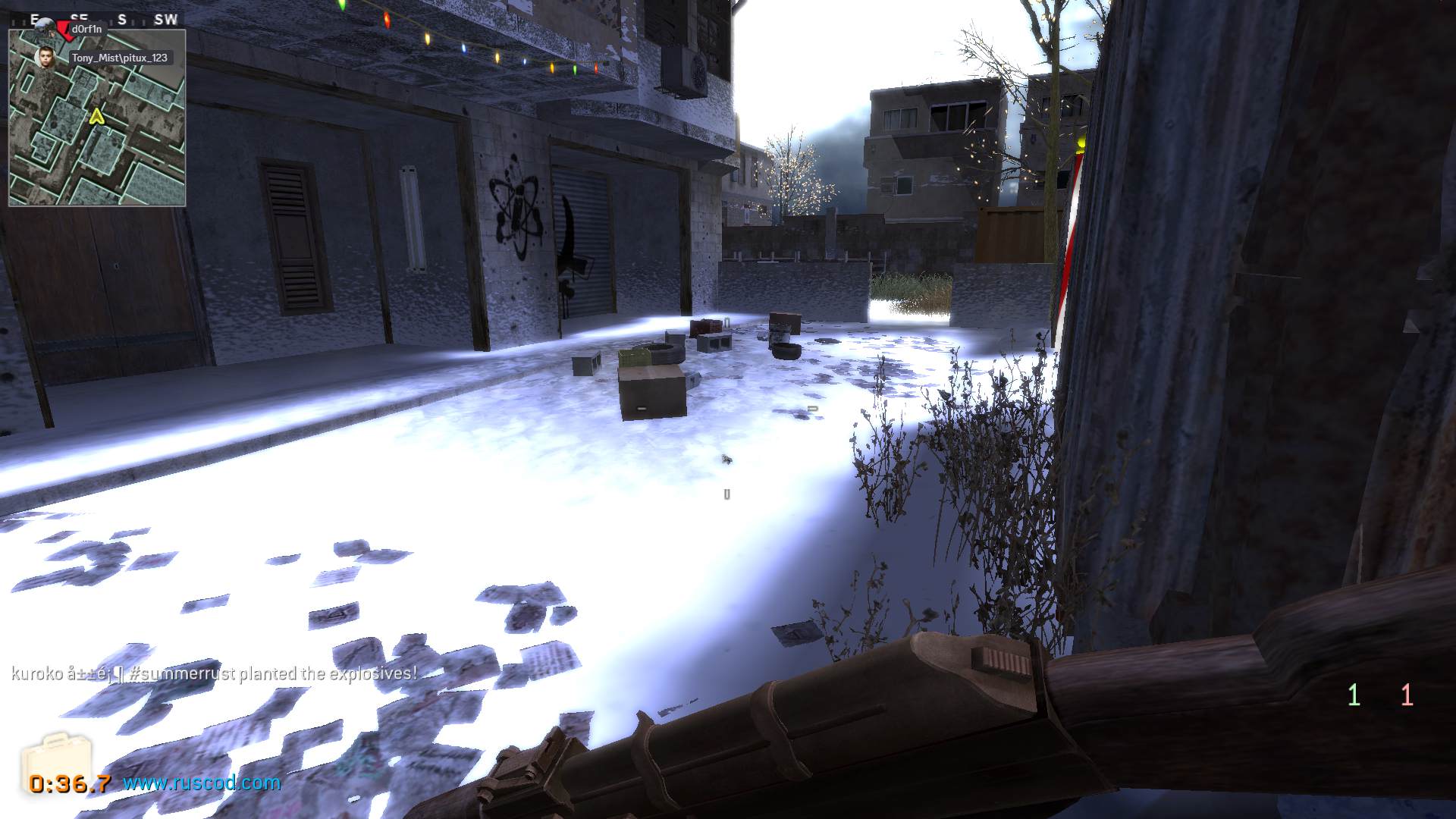Open the www.ruscod.com link
Screen dimensions: 1456x819
tap(202, 783)
